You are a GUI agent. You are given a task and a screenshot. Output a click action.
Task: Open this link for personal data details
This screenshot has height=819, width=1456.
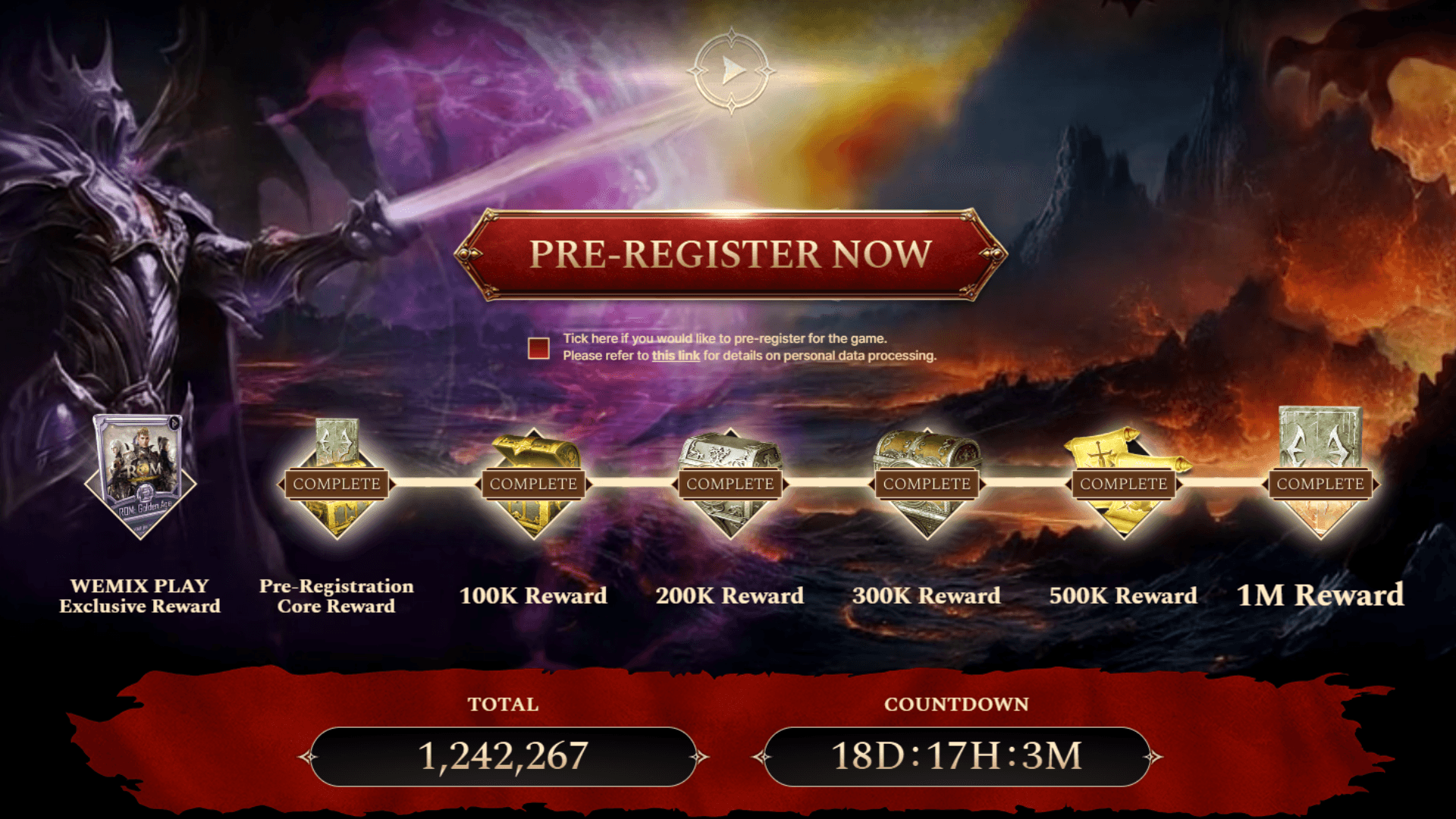(x=676, y=353)
